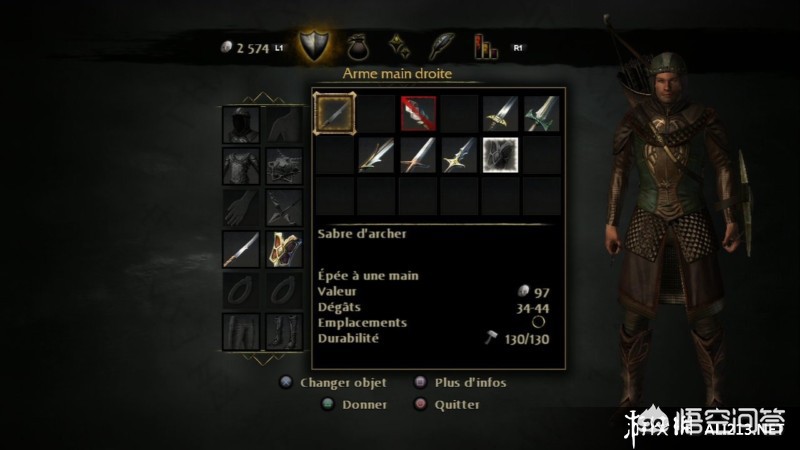Choose the gold-hilted sword in the grid
Image resolution: width=800 pixels, height=450 pixels.
(x=499, y=113)
